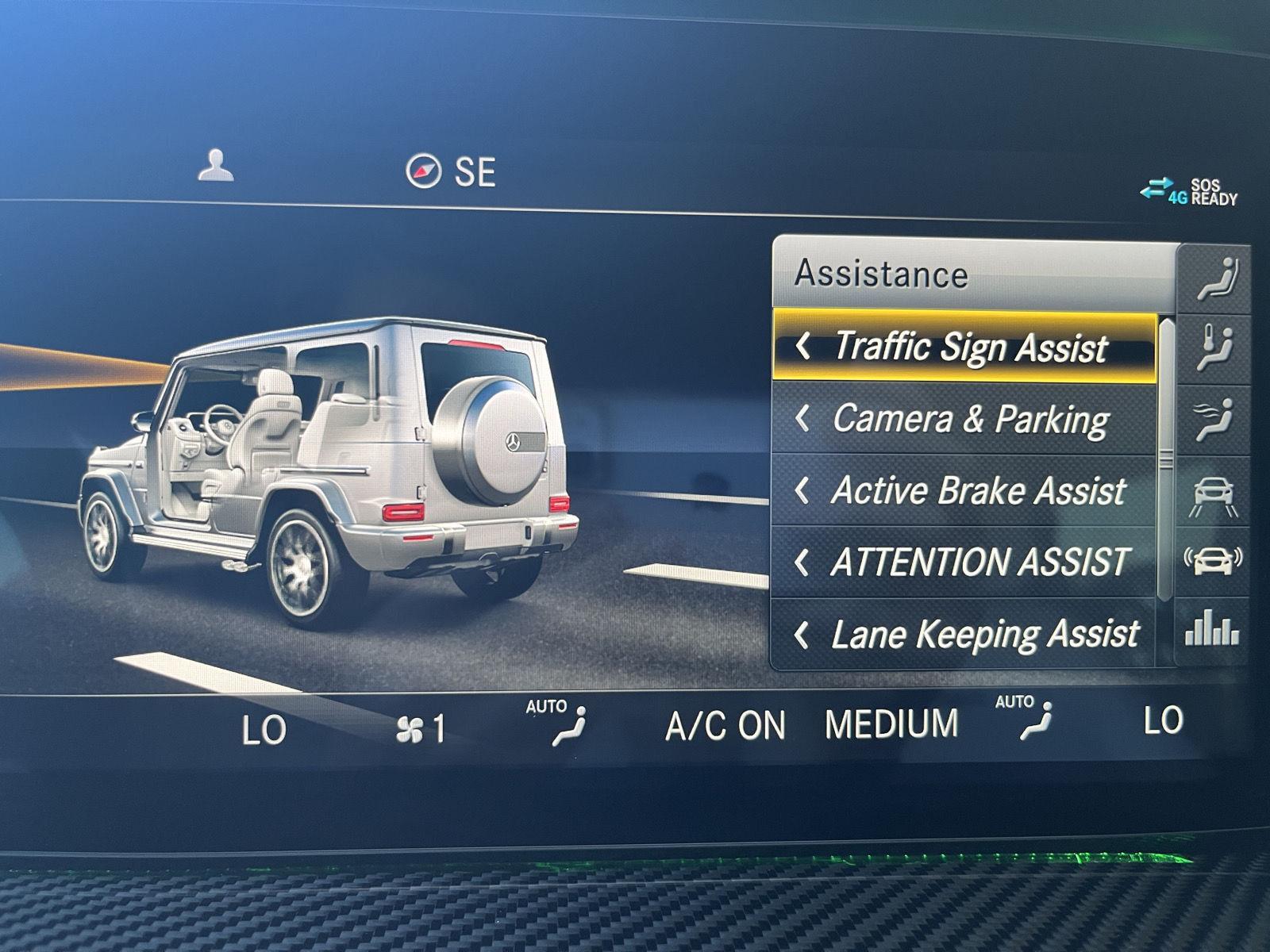Screen dimensions: 1270x952
Task: Adjust the fan speed 1 control
Action: coord(421,729)
